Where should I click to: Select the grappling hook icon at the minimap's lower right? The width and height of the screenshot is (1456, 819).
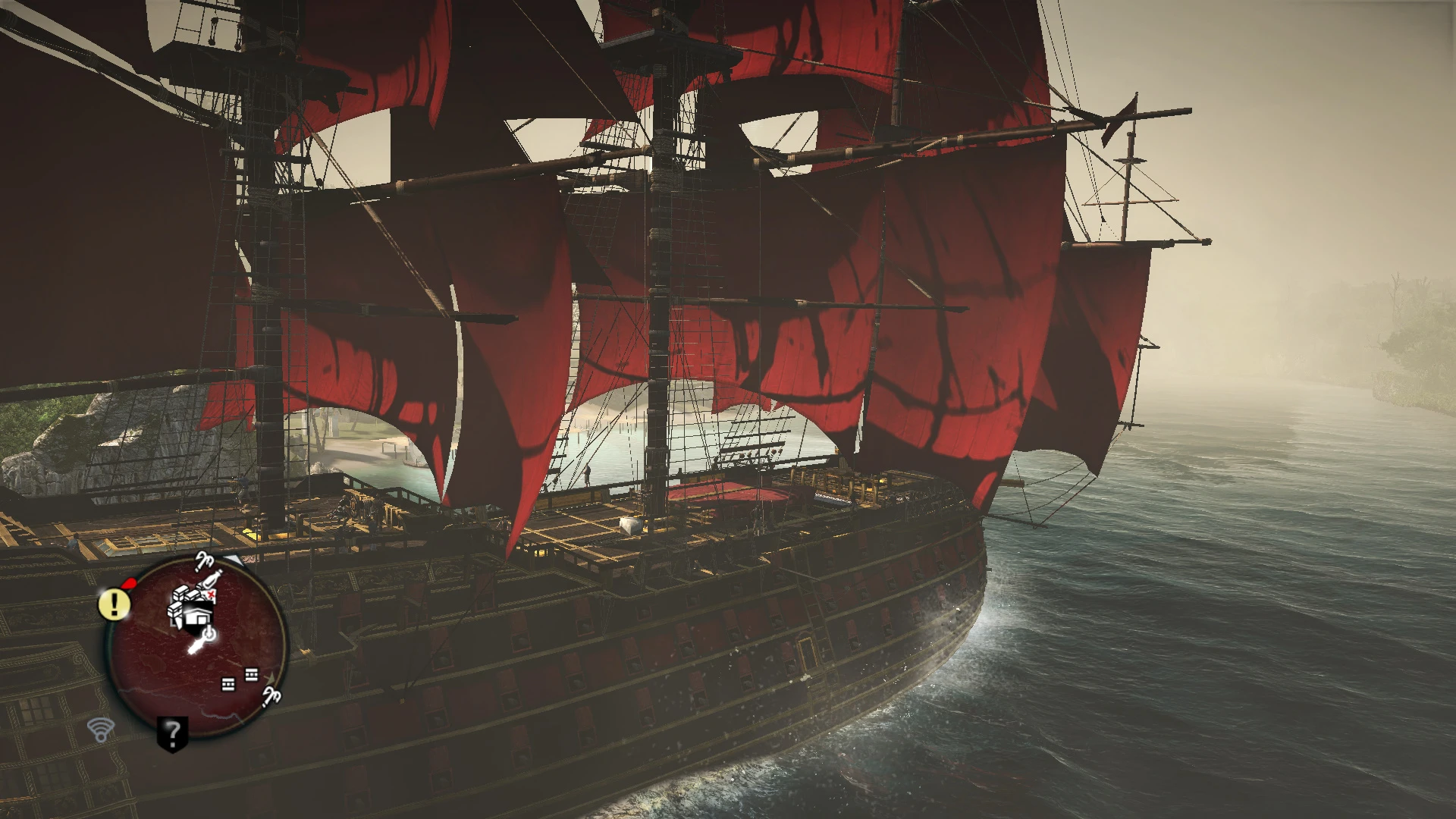(272, 698)
